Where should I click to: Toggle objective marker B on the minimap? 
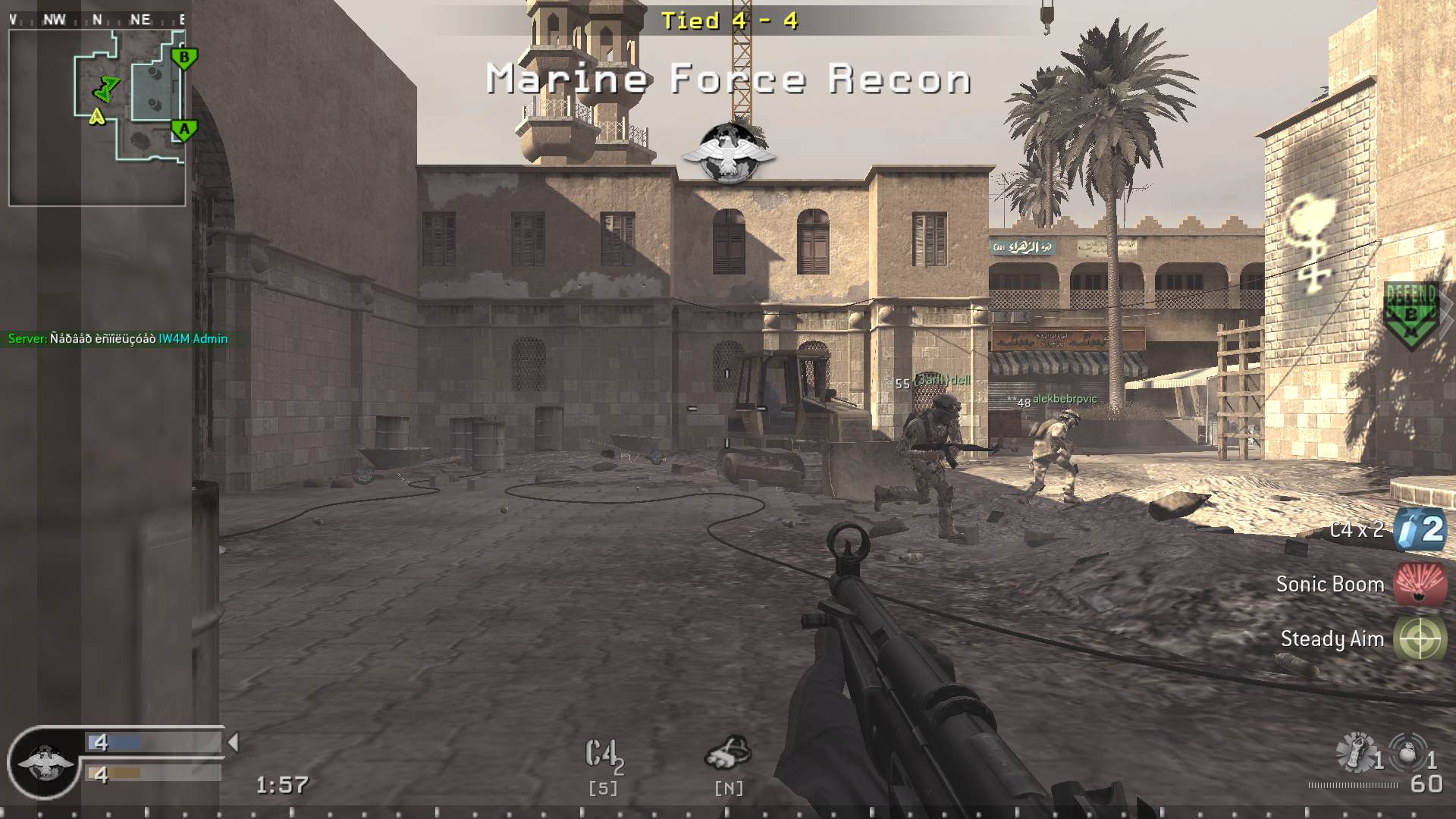(x=182, y=56)
